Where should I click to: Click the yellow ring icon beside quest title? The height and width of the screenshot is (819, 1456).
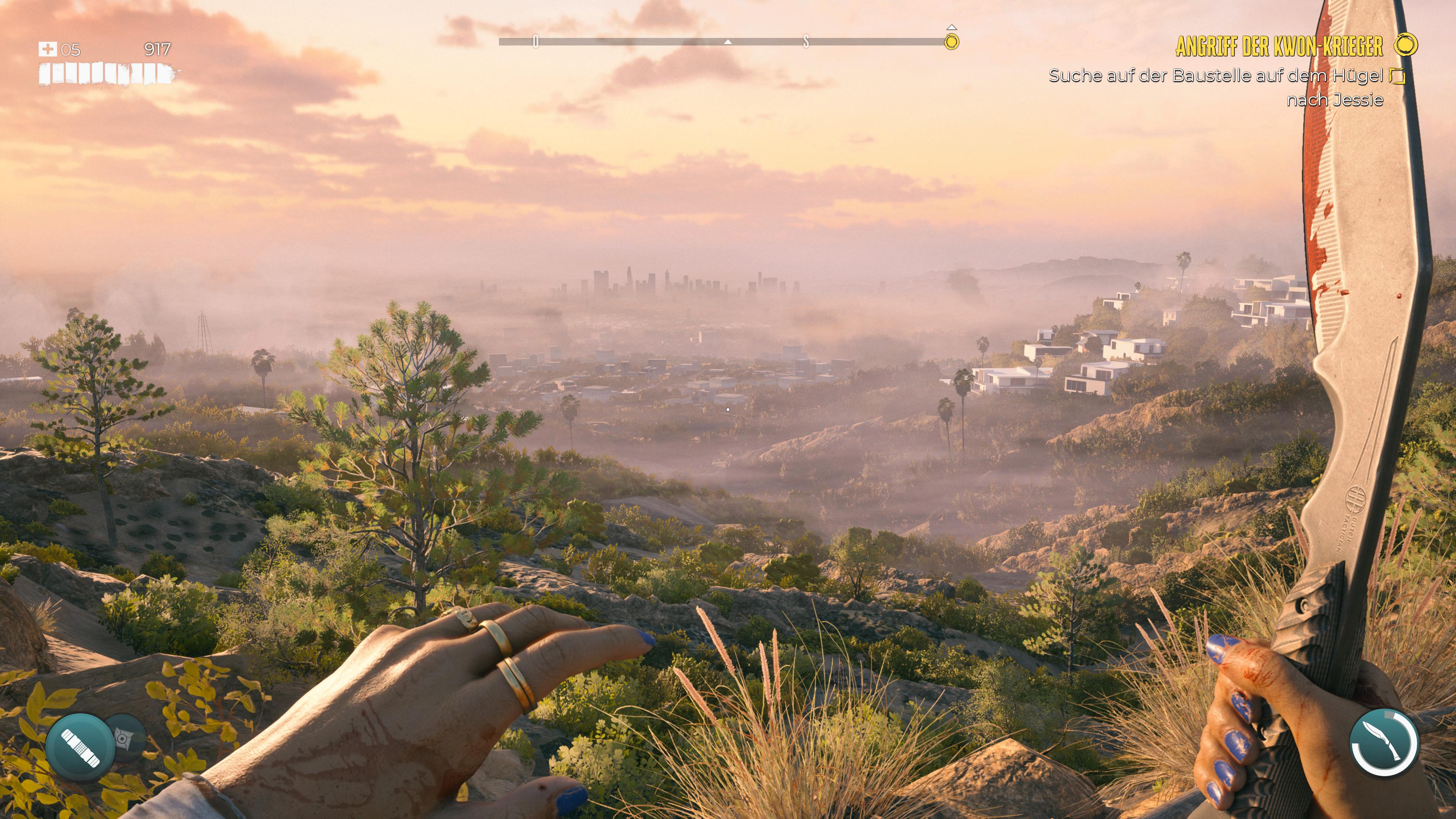pos(1406,45)
